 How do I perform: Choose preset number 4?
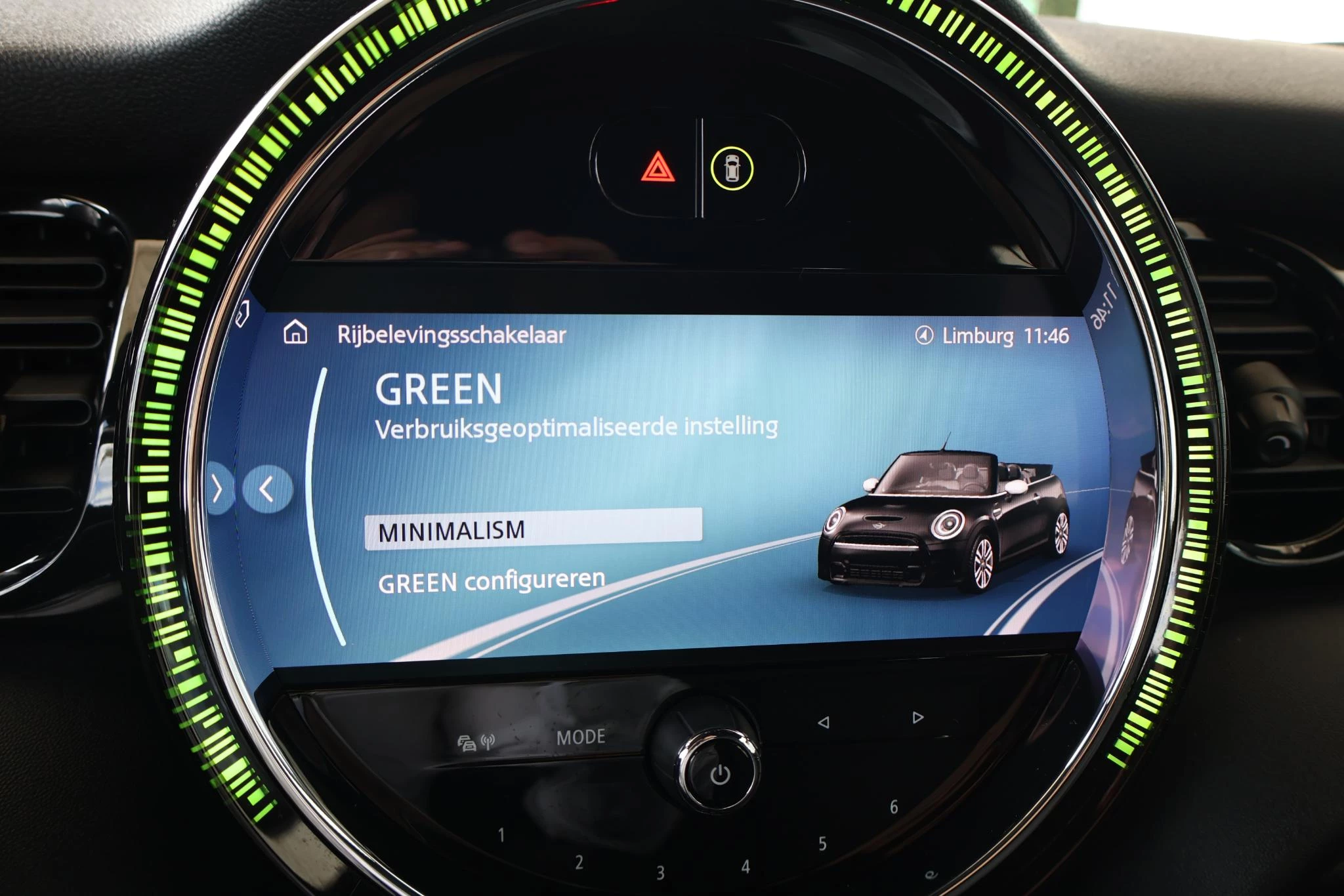[745, 866]
